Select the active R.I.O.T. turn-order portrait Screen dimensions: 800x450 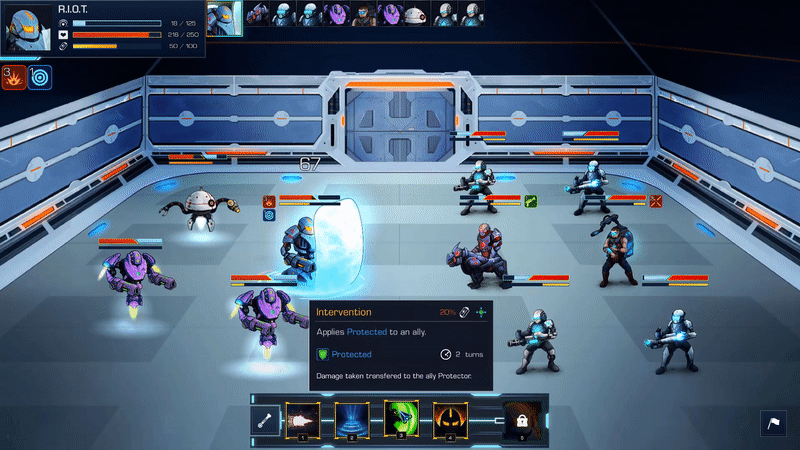click(x=225, y=15)
